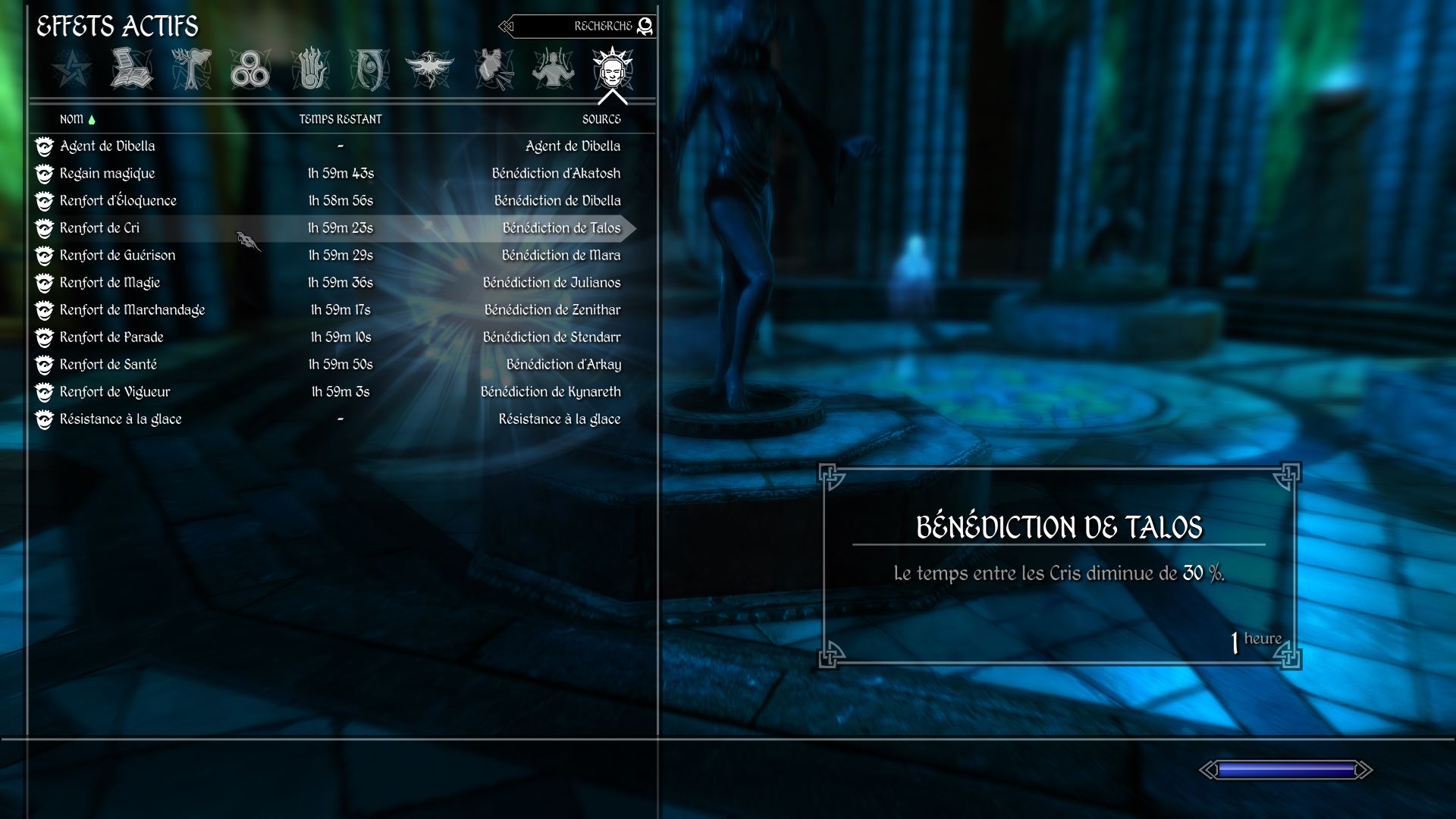The image size is (1456, 819).
Task: Sort the list by Source column
Action: (x=601, y=119)
